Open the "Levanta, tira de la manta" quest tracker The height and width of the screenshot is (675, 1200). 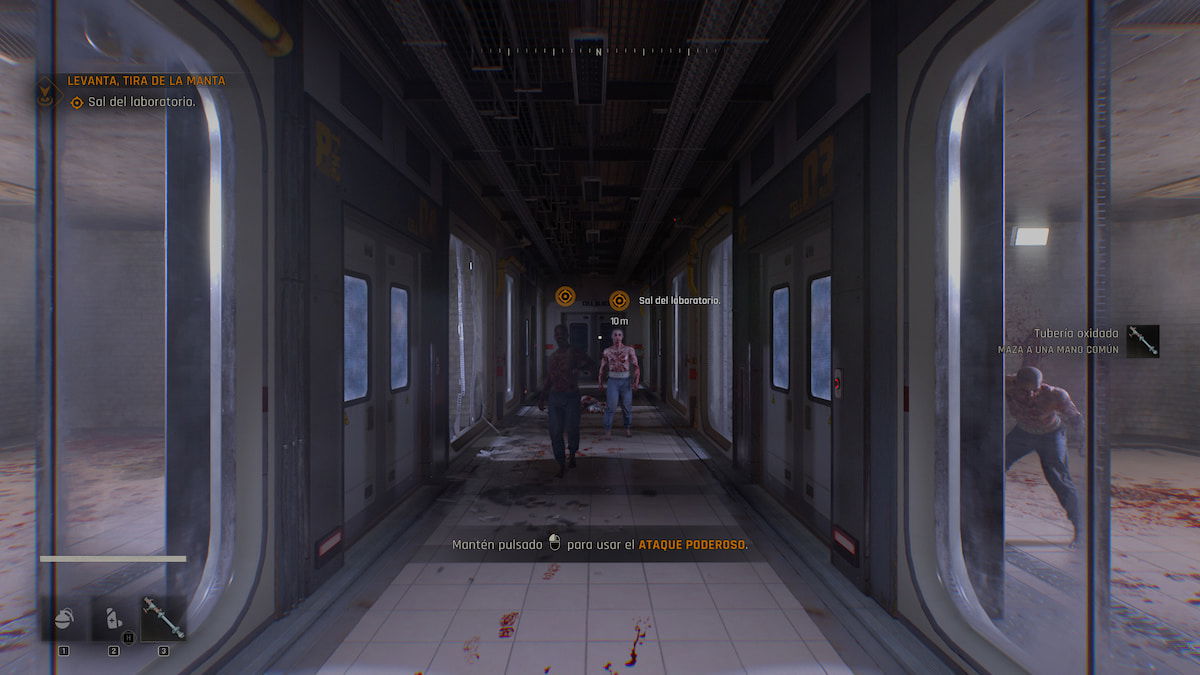click(x=146, y=80)
